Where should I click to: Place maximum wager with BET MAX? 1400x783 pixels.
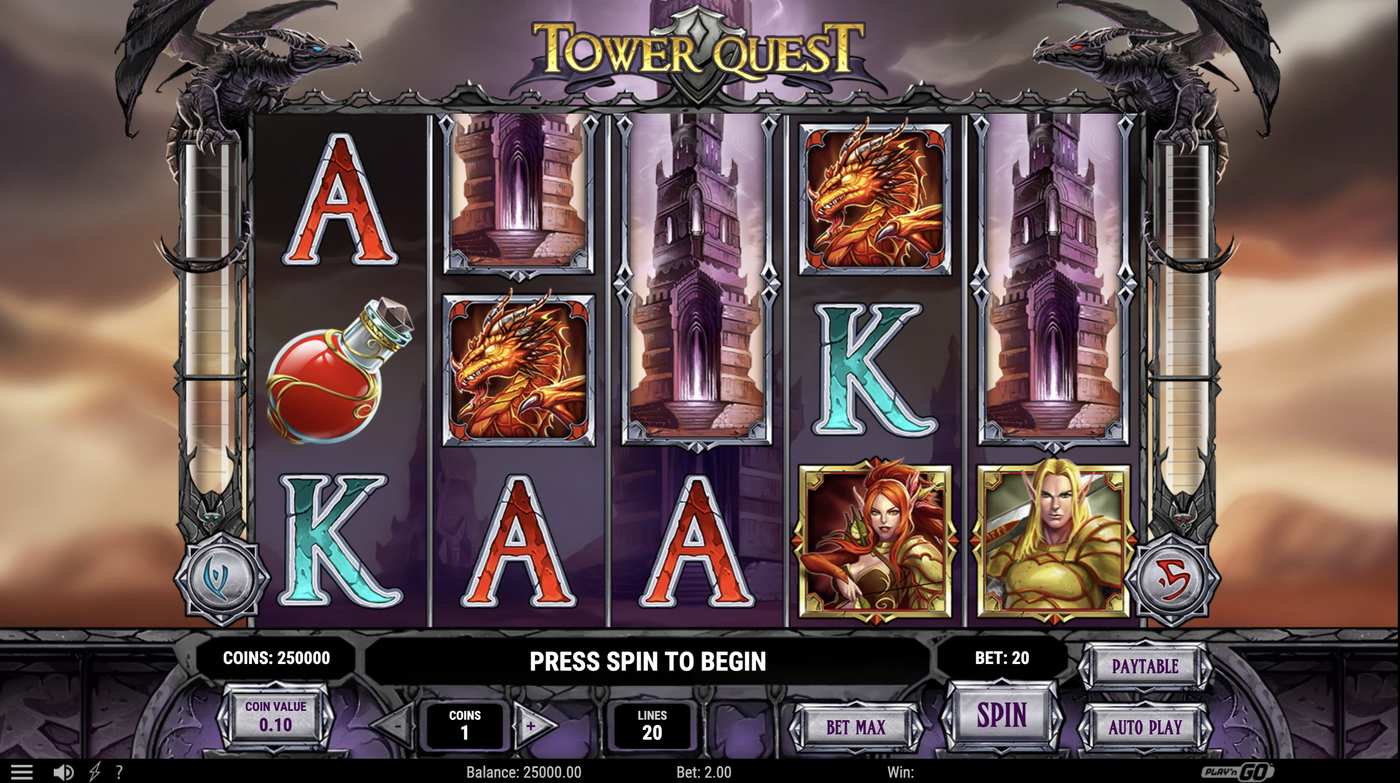(x=855, y=728)
